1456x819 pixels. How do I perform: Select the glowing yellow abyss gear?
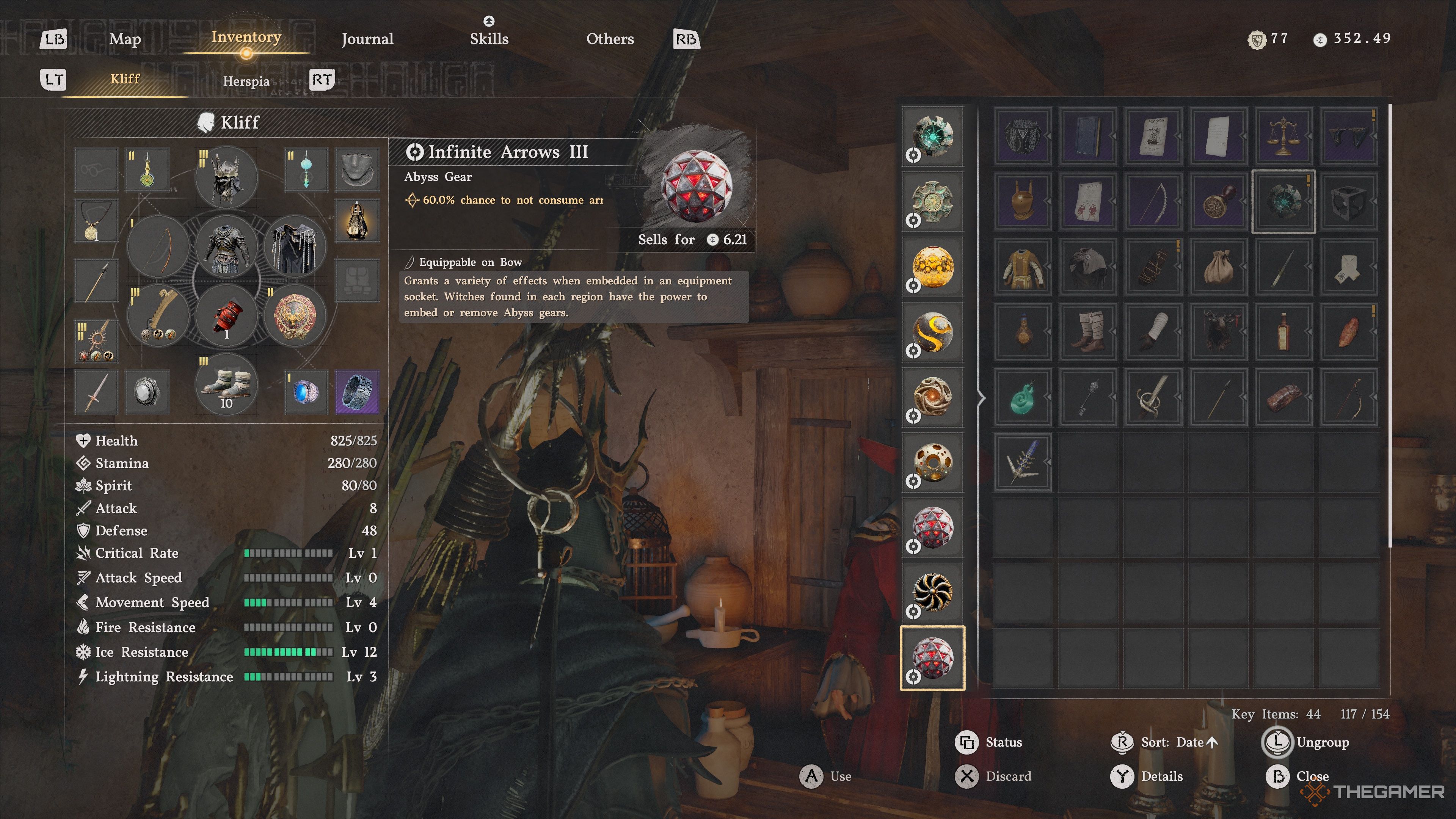coord(933,267)
